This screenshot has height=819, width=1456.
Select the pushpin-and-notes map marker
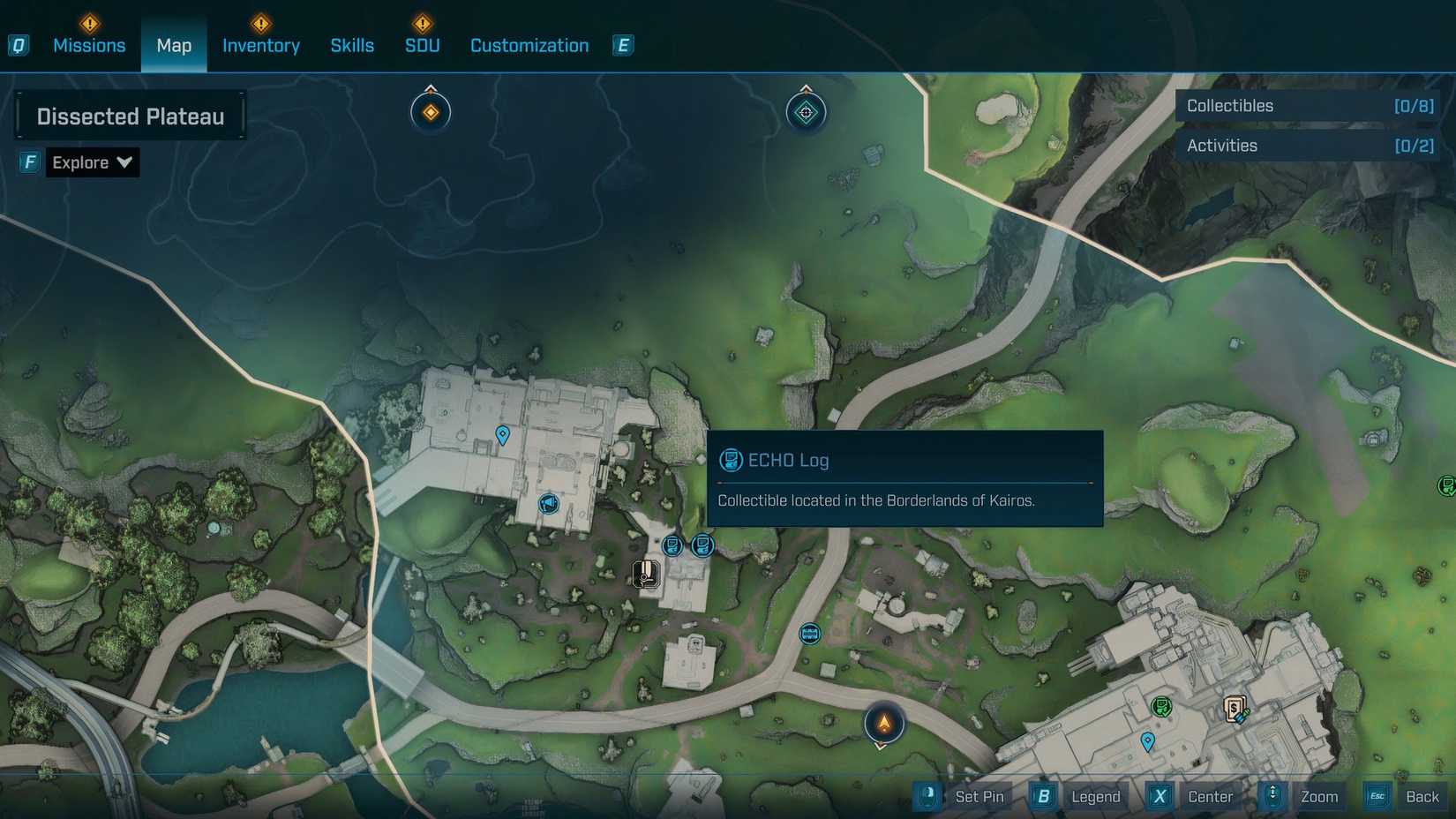[x=646, y=574]
